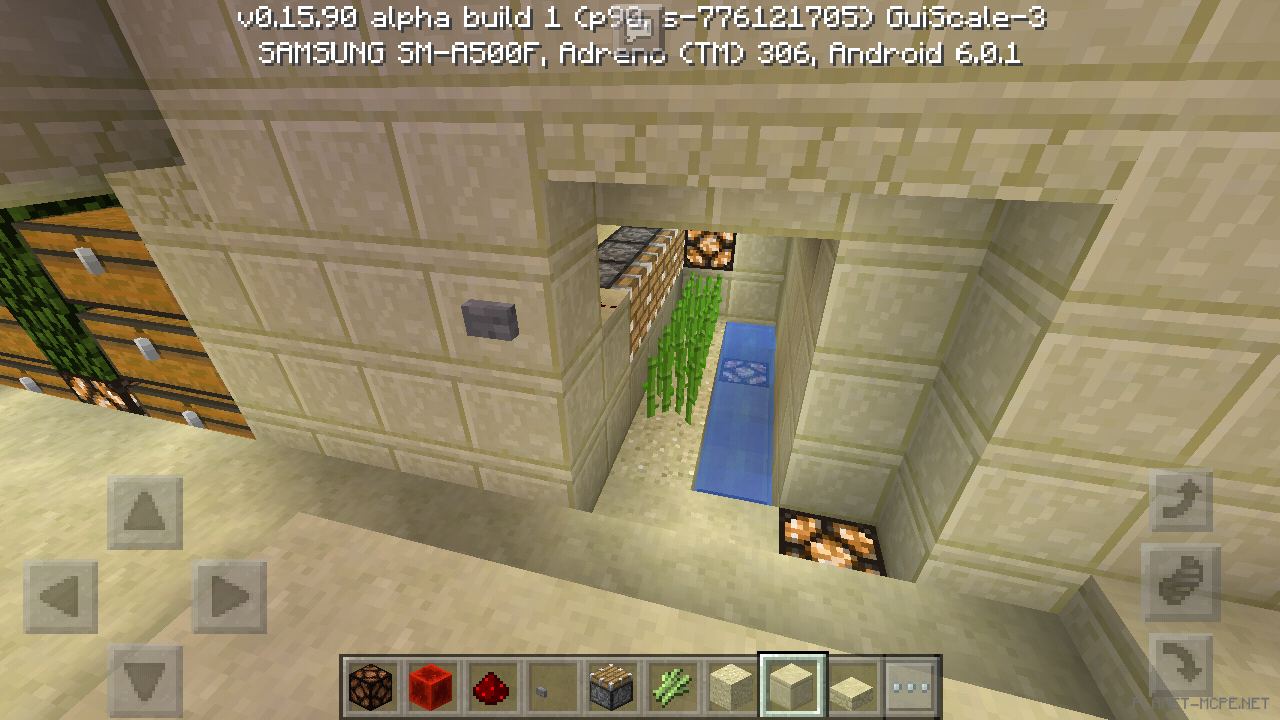1280x720 pixels.
Task: Select the redstone dust item
Action: coord(490,685)
